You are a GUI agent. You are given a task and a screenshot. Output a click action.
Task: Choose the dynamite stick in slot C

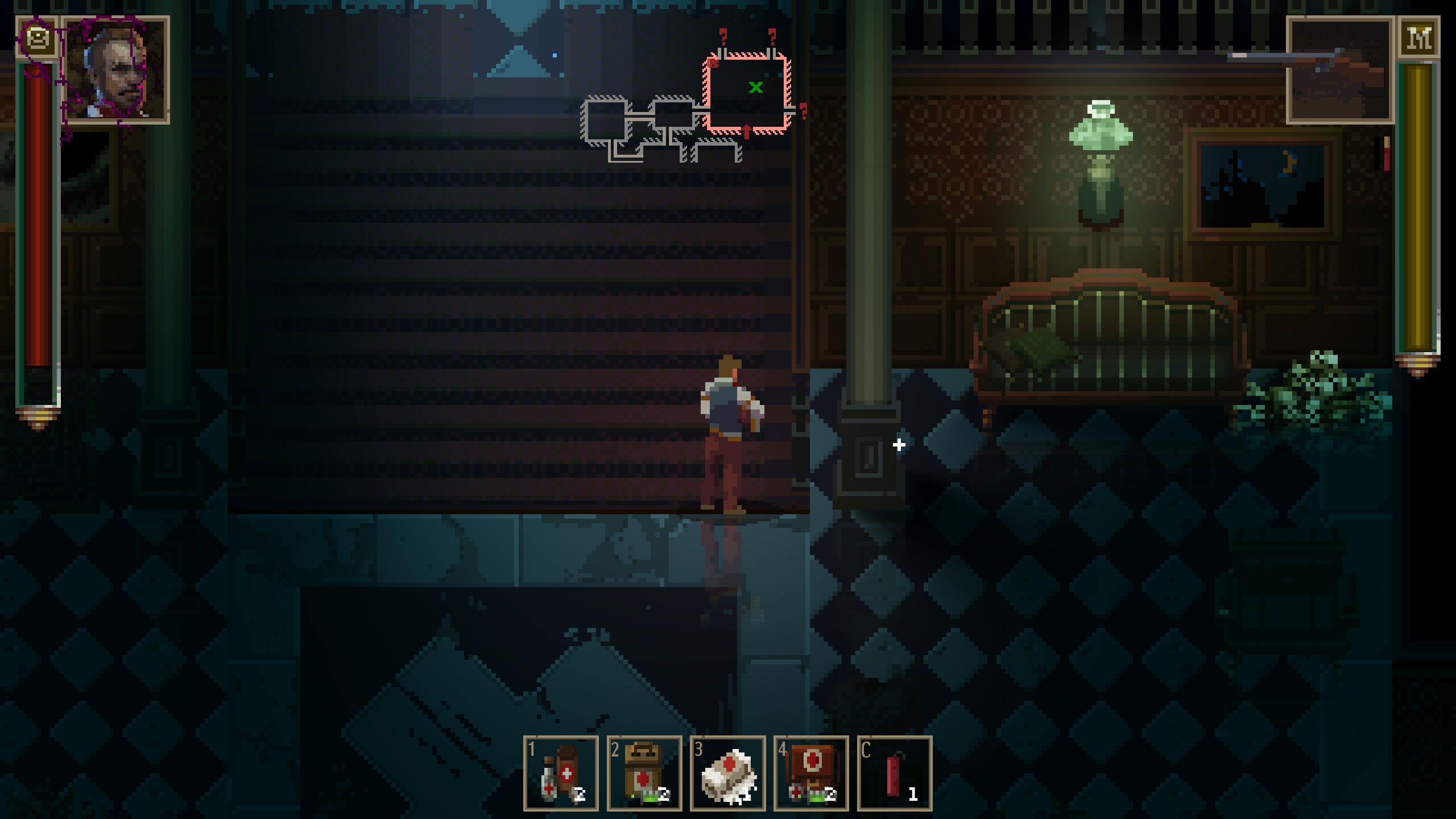tap(895, 773)
